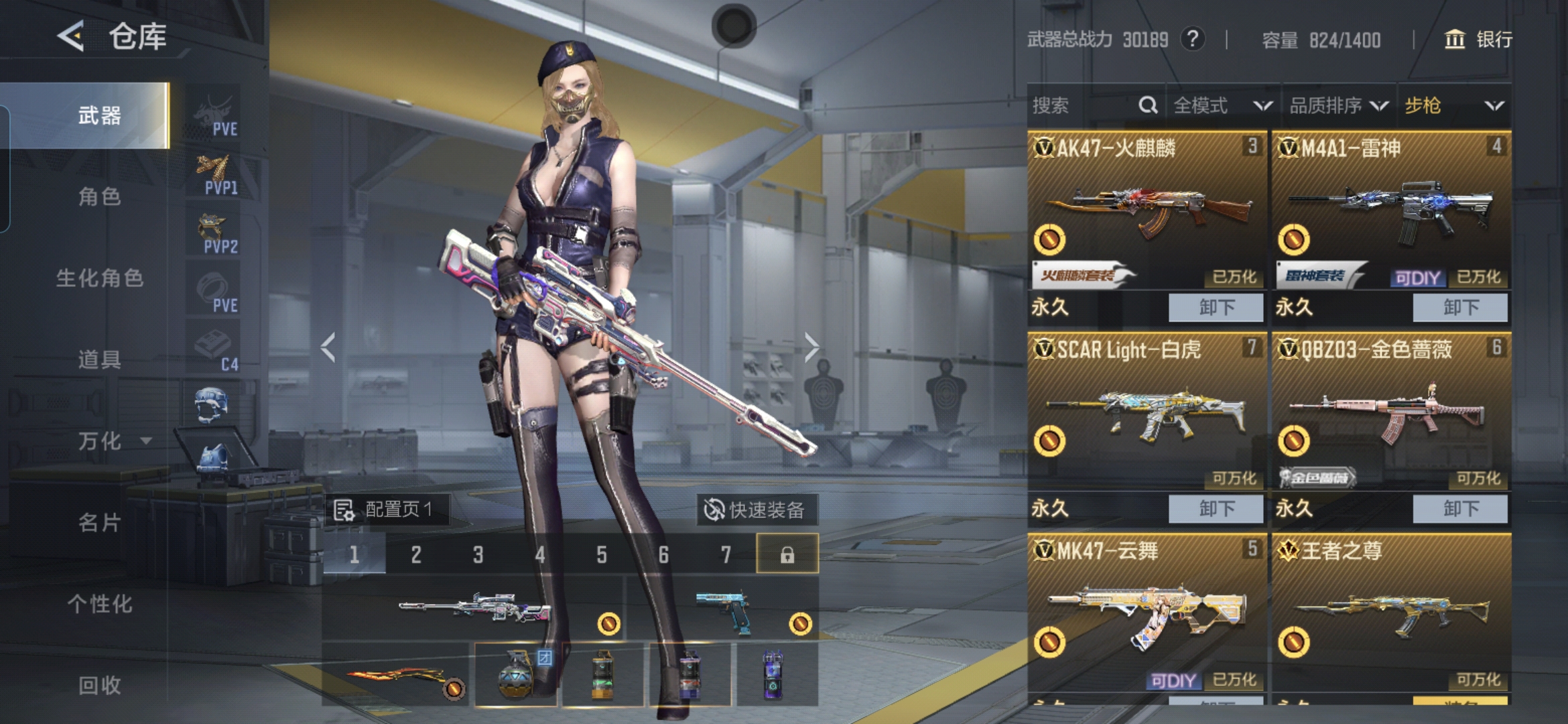Open the 步枪 weapon type dropdown
1568x724 pixels.
[1453, 106]
